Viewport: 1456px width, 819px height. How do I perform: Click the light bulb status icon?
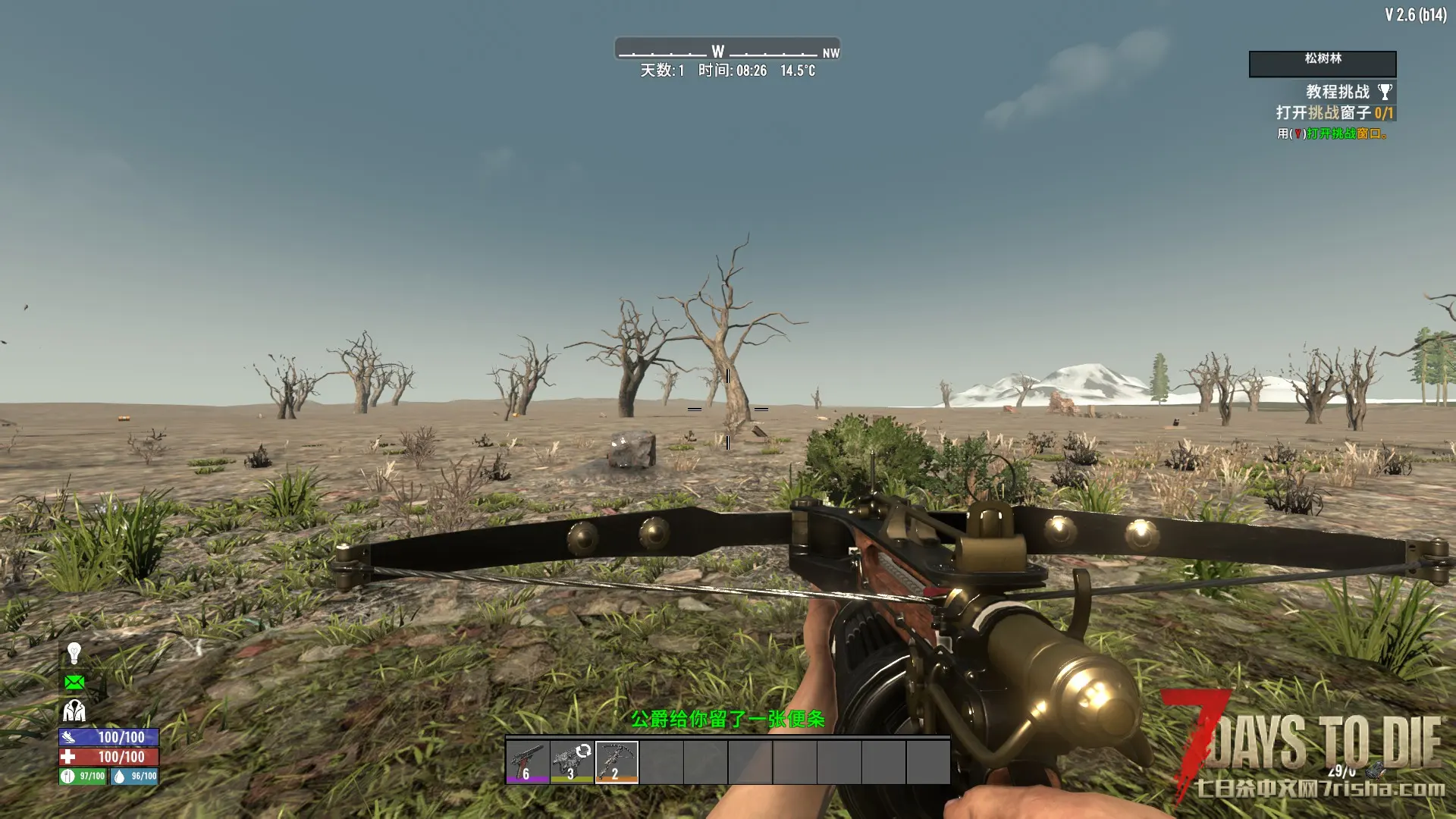74,653
